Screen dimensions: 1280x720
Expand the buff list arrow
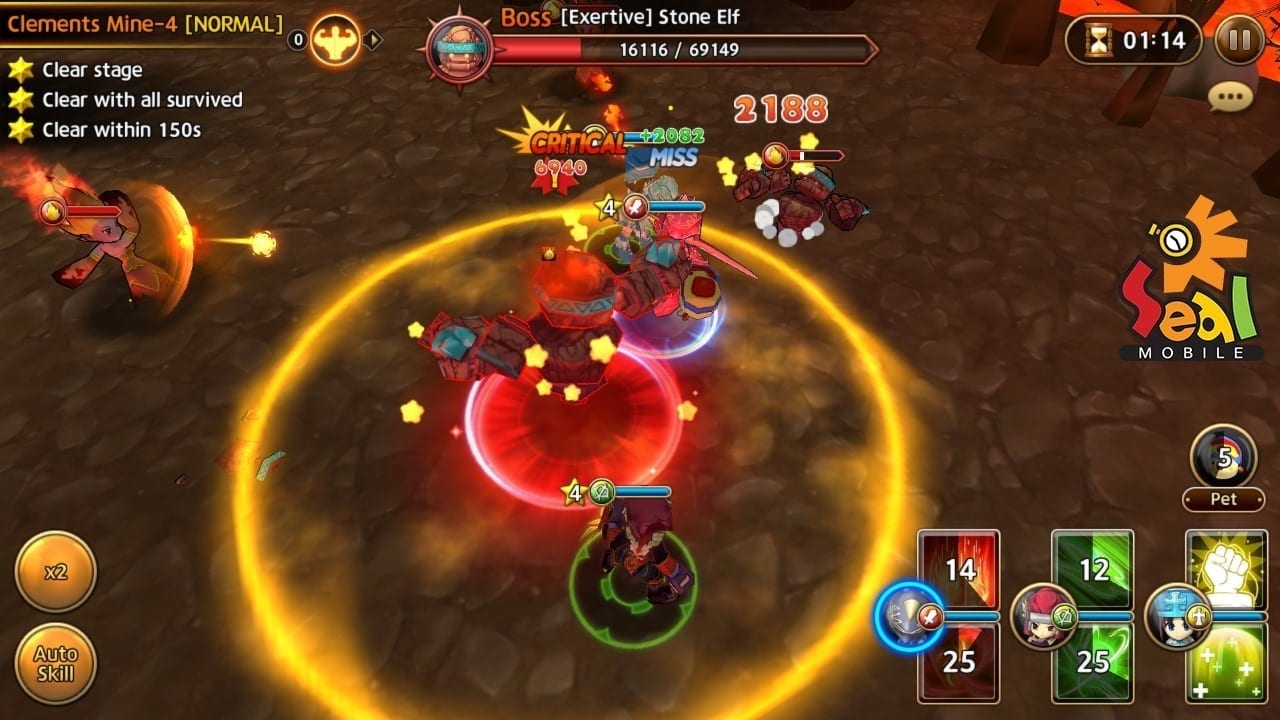coord(372,40)
